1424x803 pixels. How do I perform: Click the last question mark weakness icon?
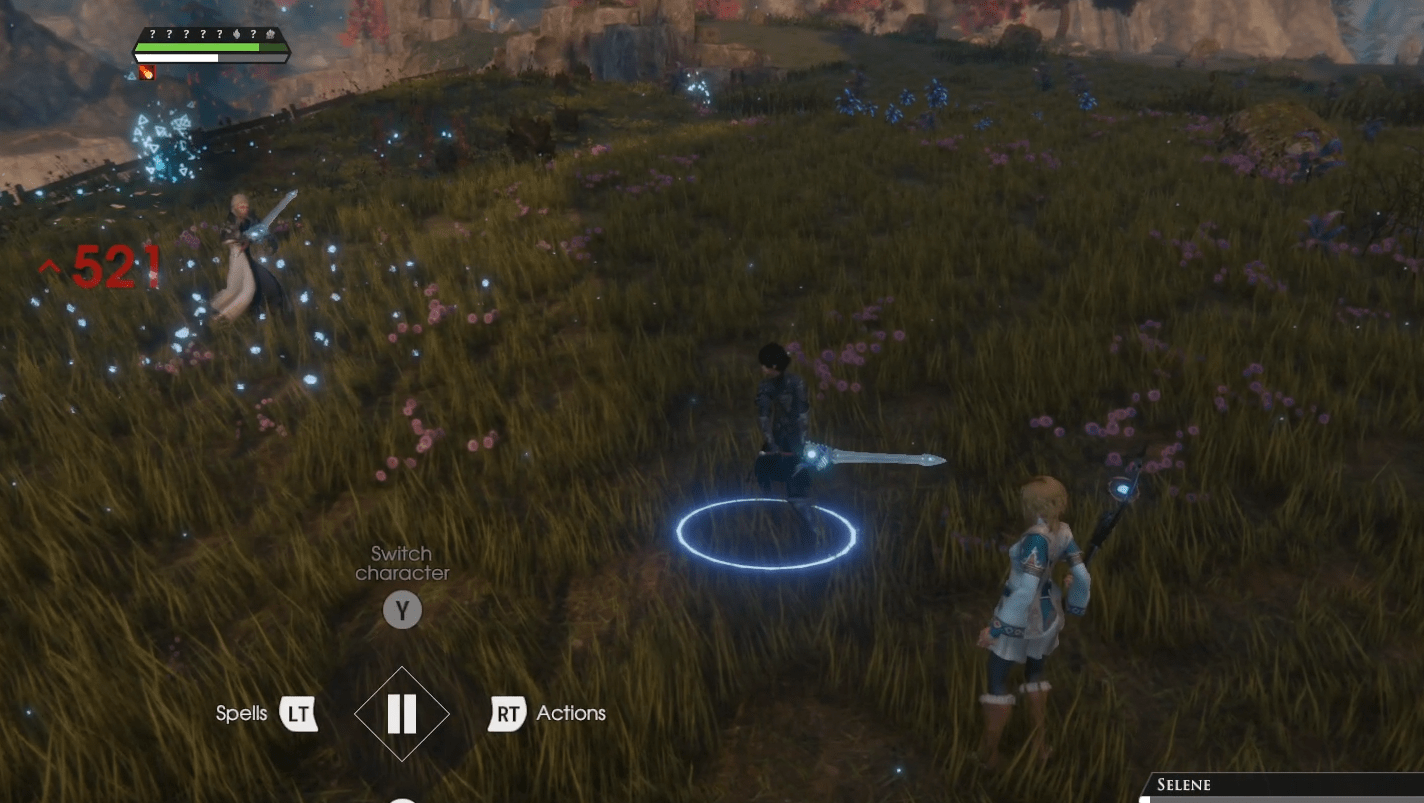[x=253, y=34]
